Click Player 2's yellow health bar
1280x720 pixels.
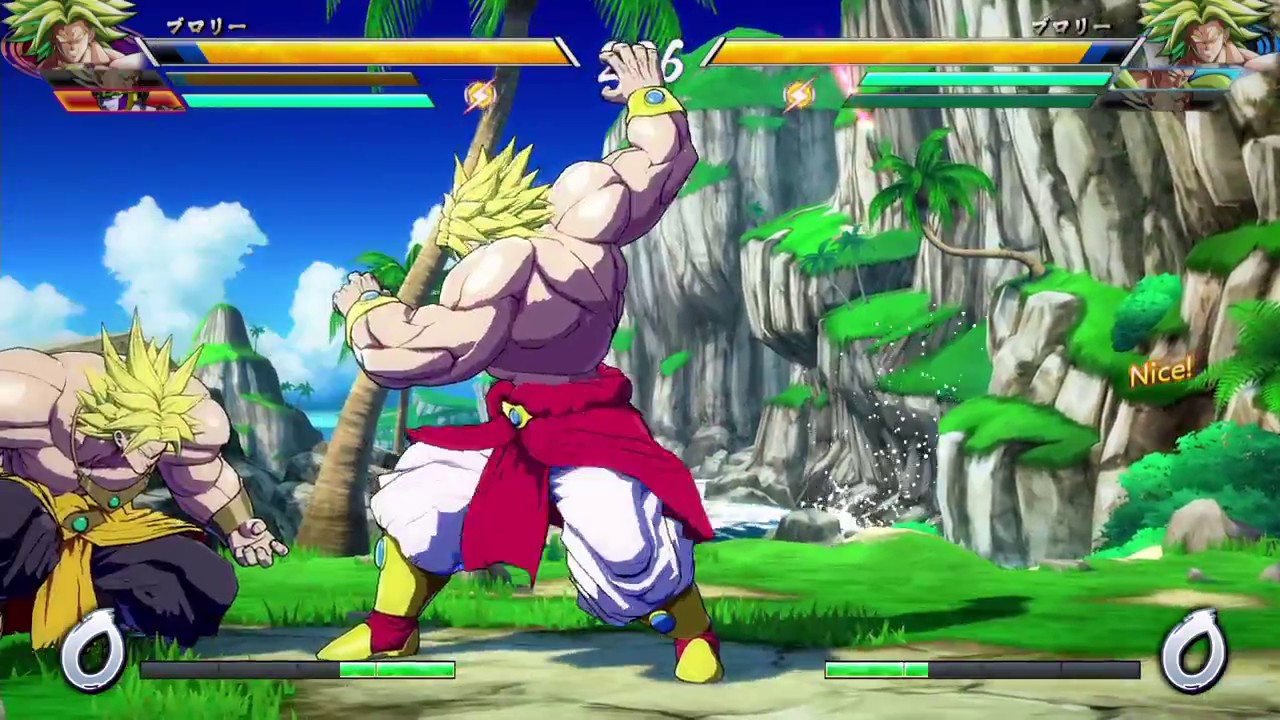(900, 52)
